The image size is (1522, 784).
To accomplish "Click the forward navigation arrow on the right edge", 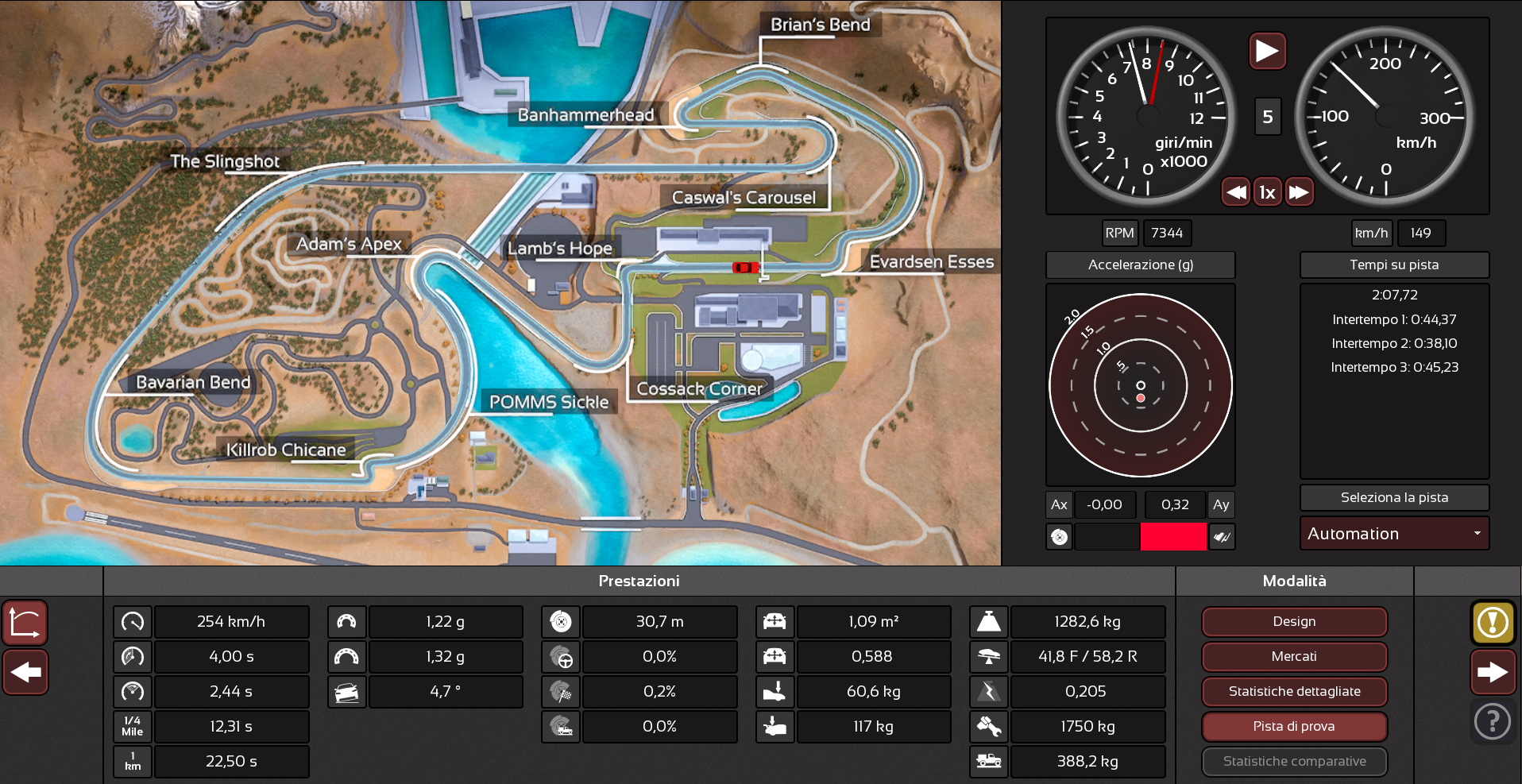I will [x=1493, y=672].
